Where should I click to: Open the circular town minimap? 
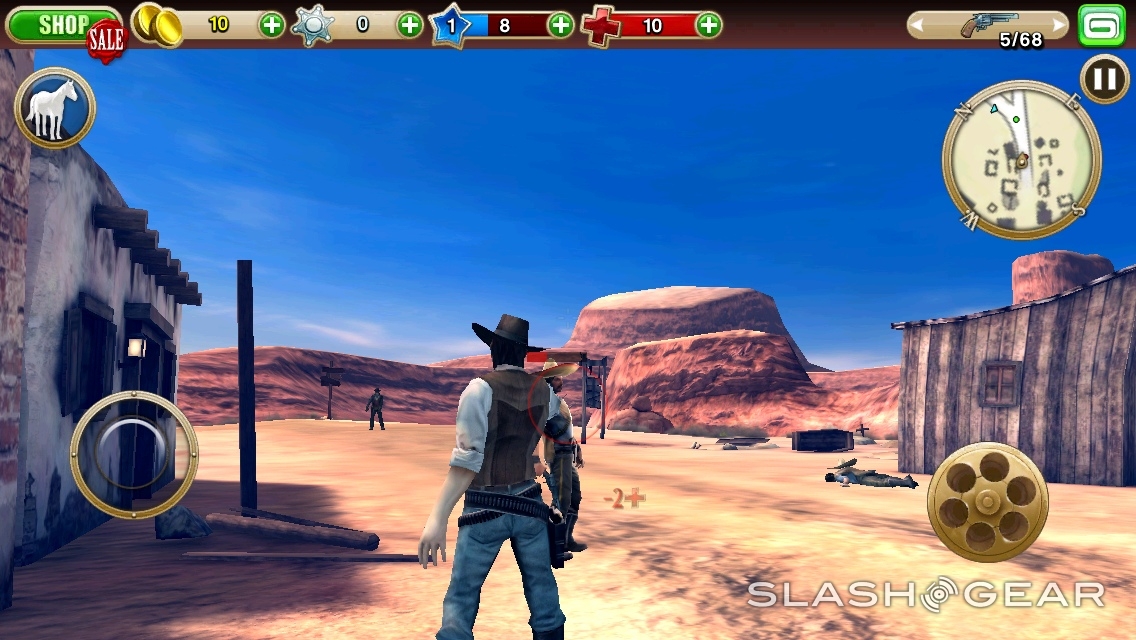1021,160
